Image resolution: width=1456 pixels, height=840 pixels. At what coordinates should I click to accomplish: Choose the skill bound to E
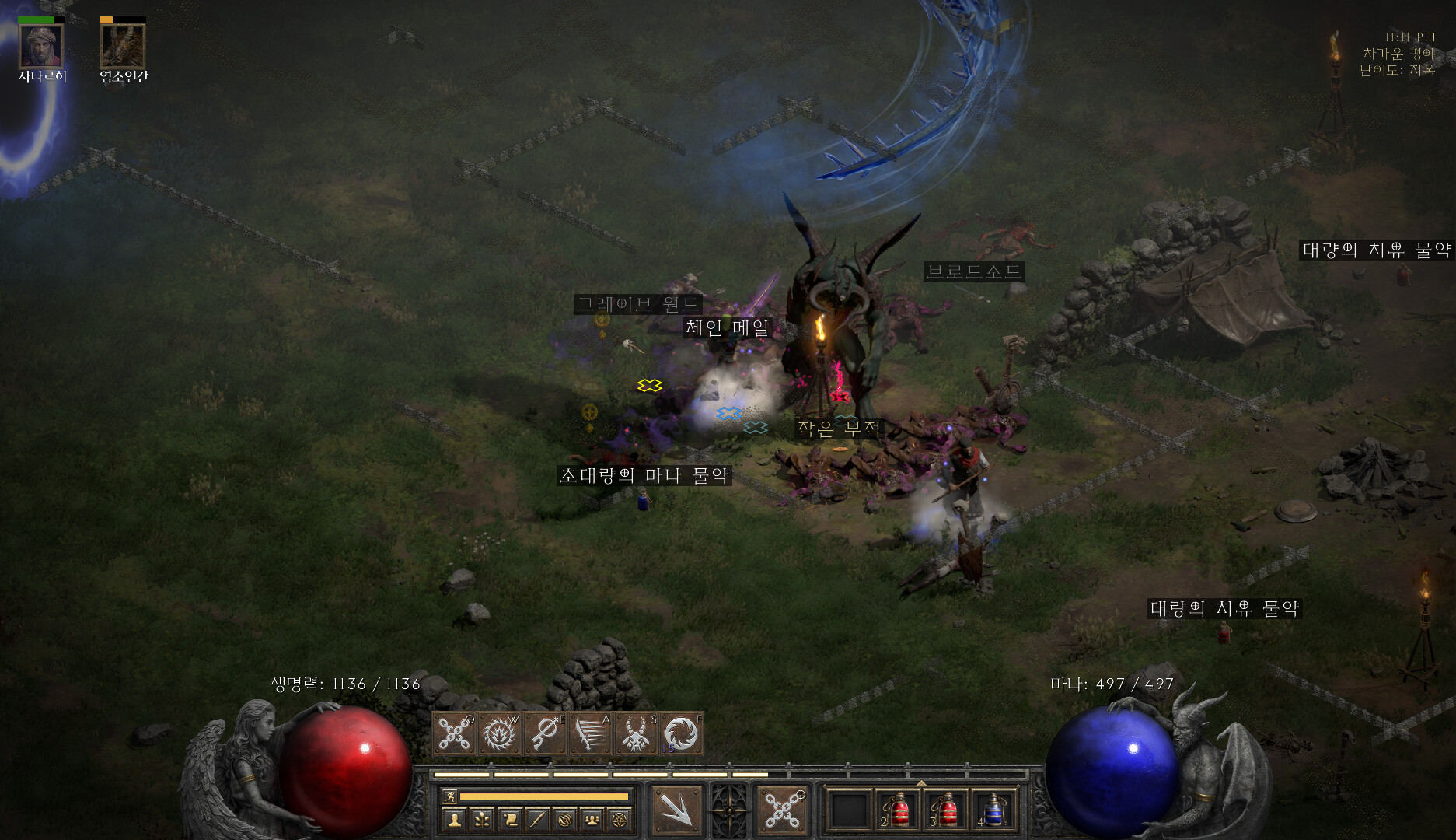(x=546, y=733)
